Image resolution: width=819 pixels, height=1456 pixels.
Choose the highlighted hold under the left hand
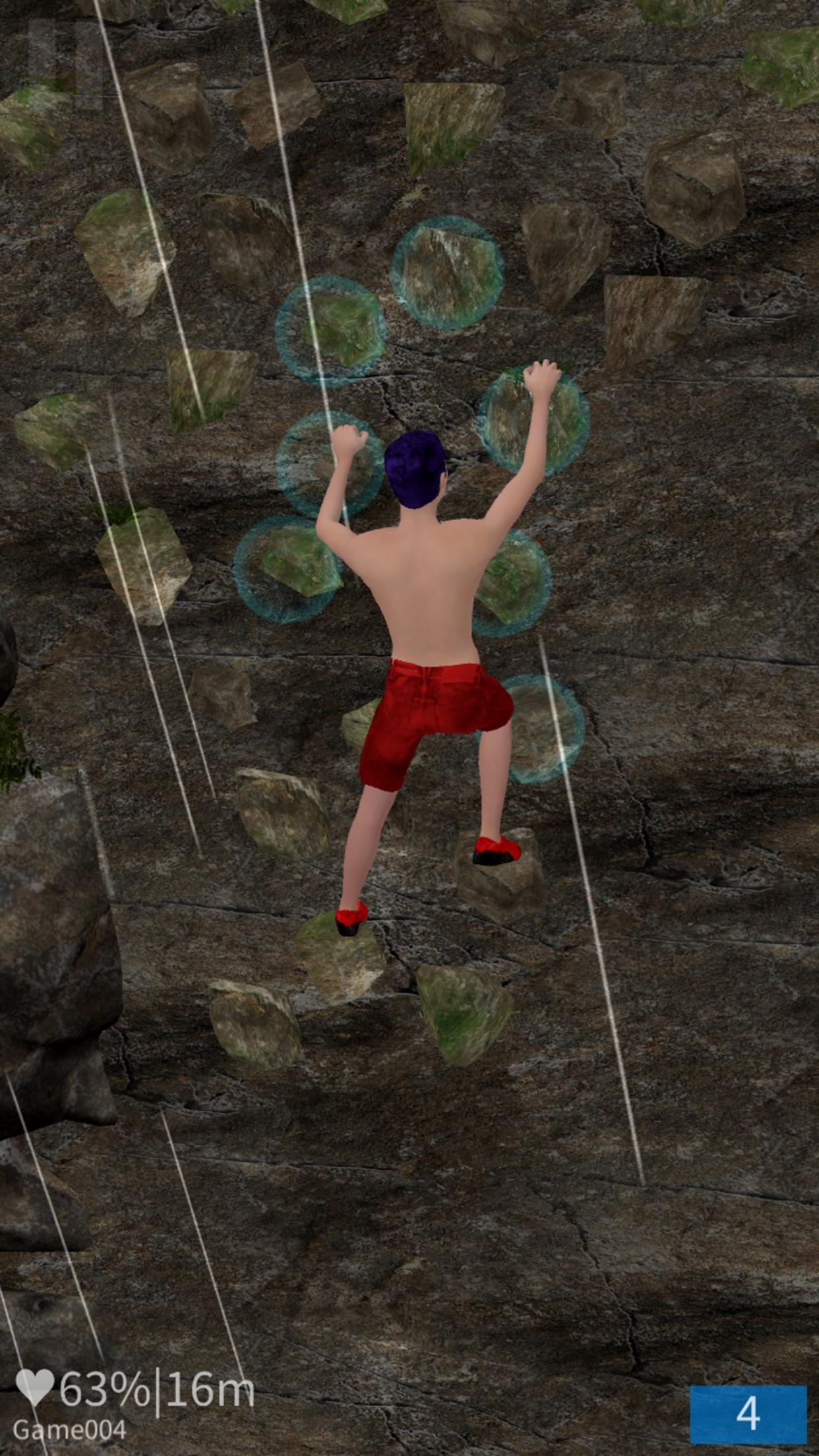point(329,464)
